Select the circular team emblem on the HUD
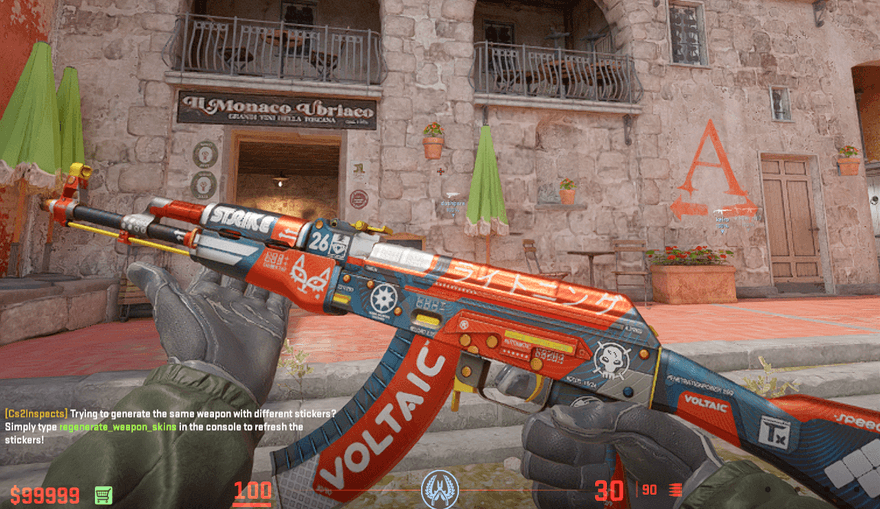Screen dimensions: 880x509 tap(439, 489)
